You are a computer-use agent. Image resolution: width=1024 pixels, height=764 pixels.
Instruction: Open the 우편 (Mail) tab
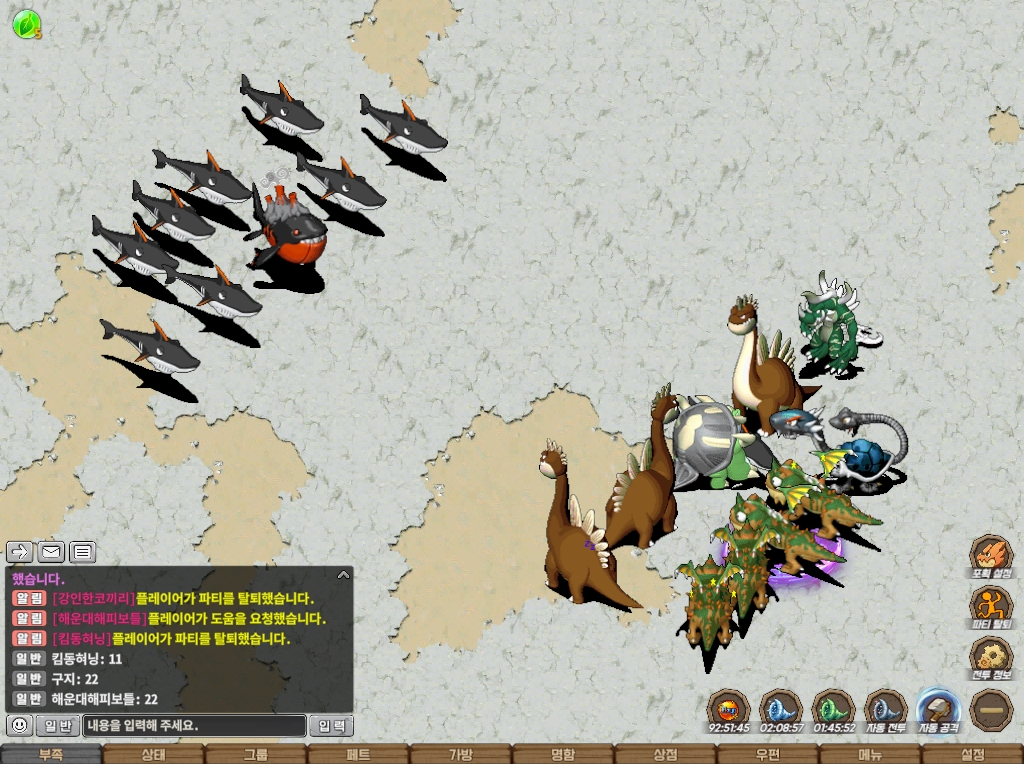(767, 755)
